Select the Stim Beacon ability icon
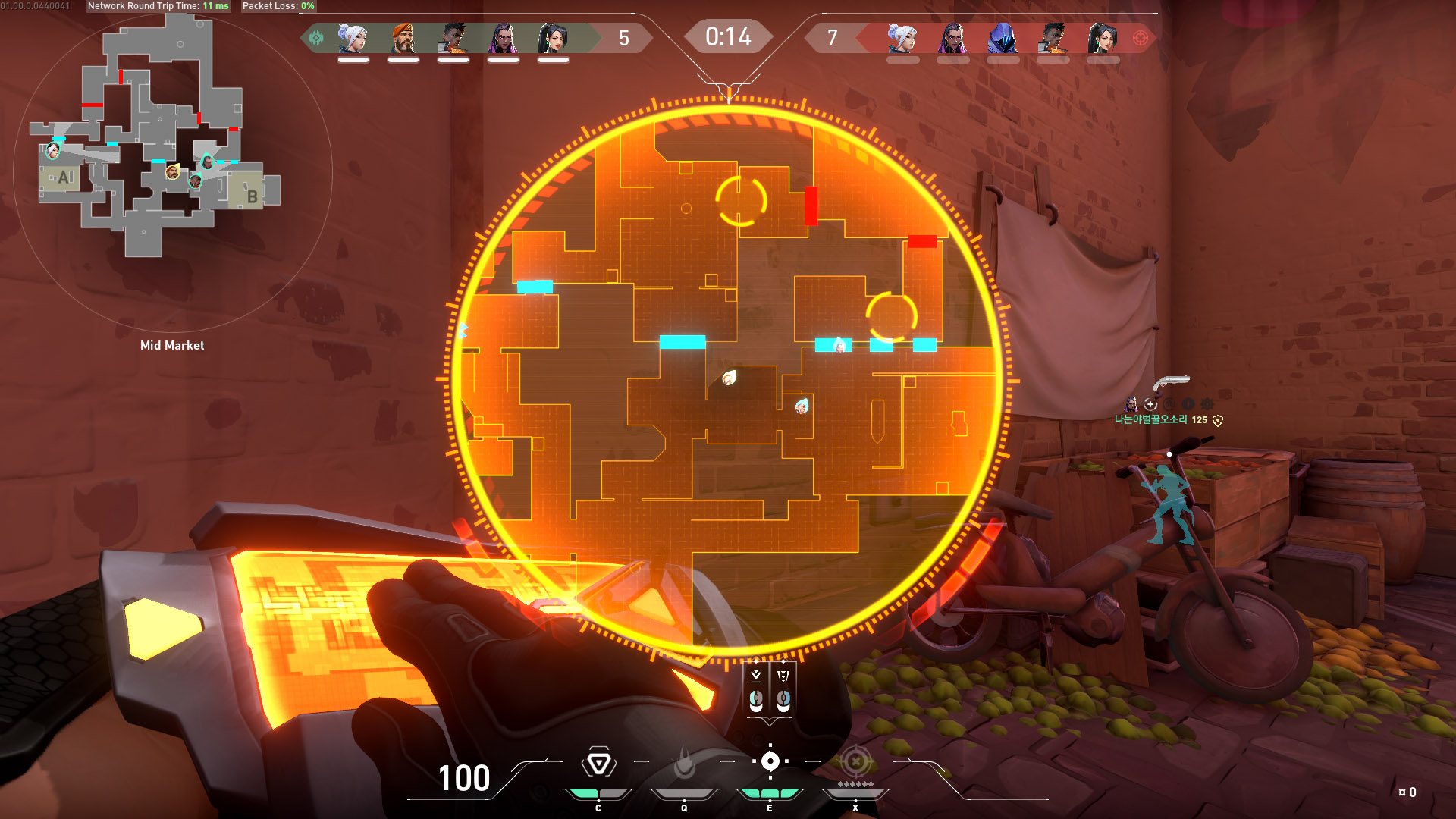This screenshot has height=819, width=1456. click(598, 763)
